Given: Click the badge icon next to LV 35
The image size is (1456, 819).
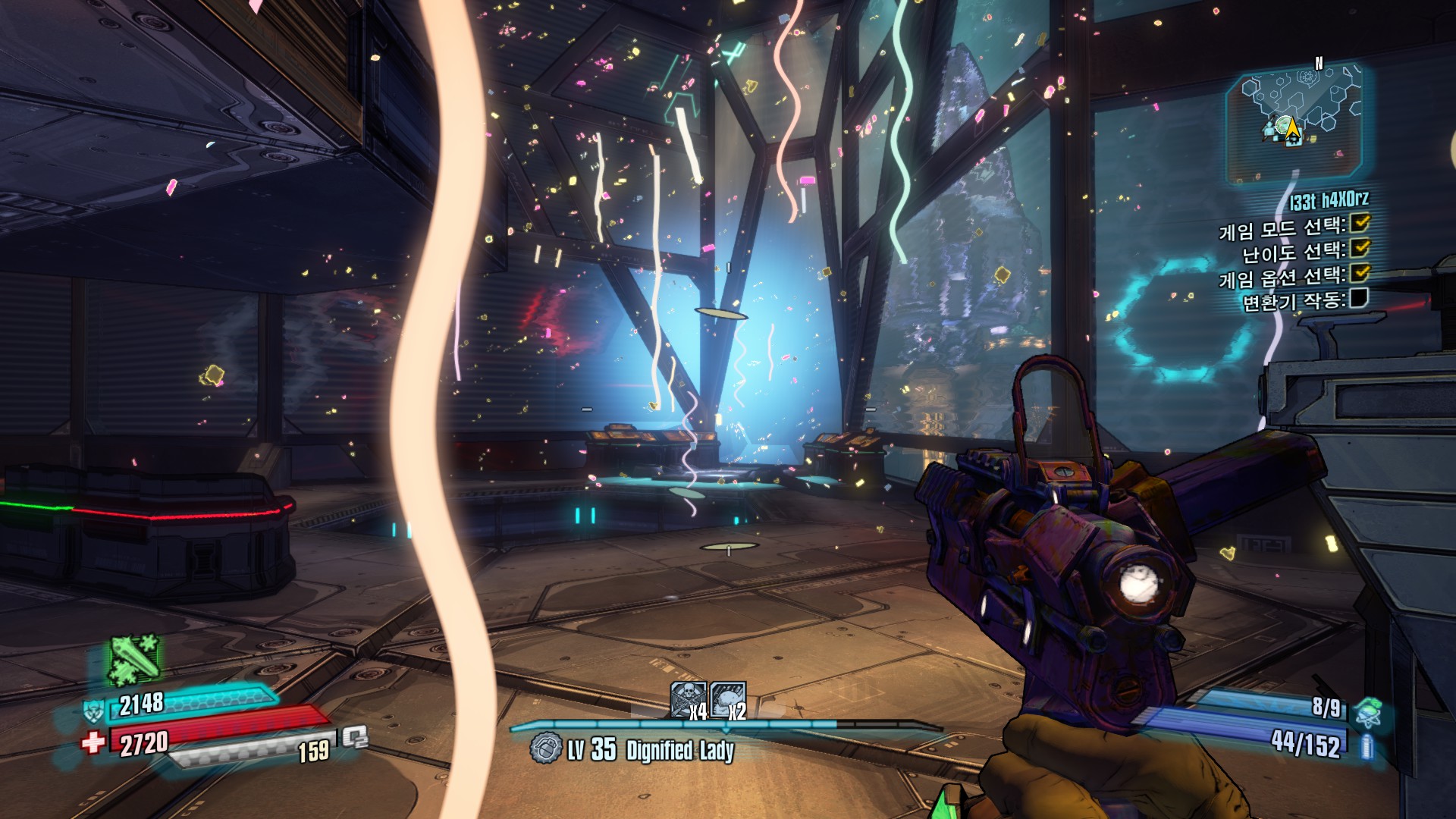Looking at the screenshot, I should (x=545, y=748).
